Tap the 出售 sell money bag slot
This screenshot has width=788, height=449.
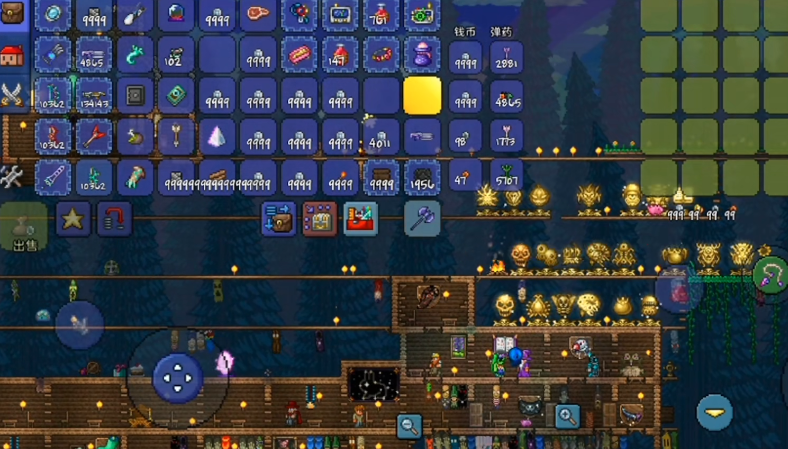tap(24, 226)
